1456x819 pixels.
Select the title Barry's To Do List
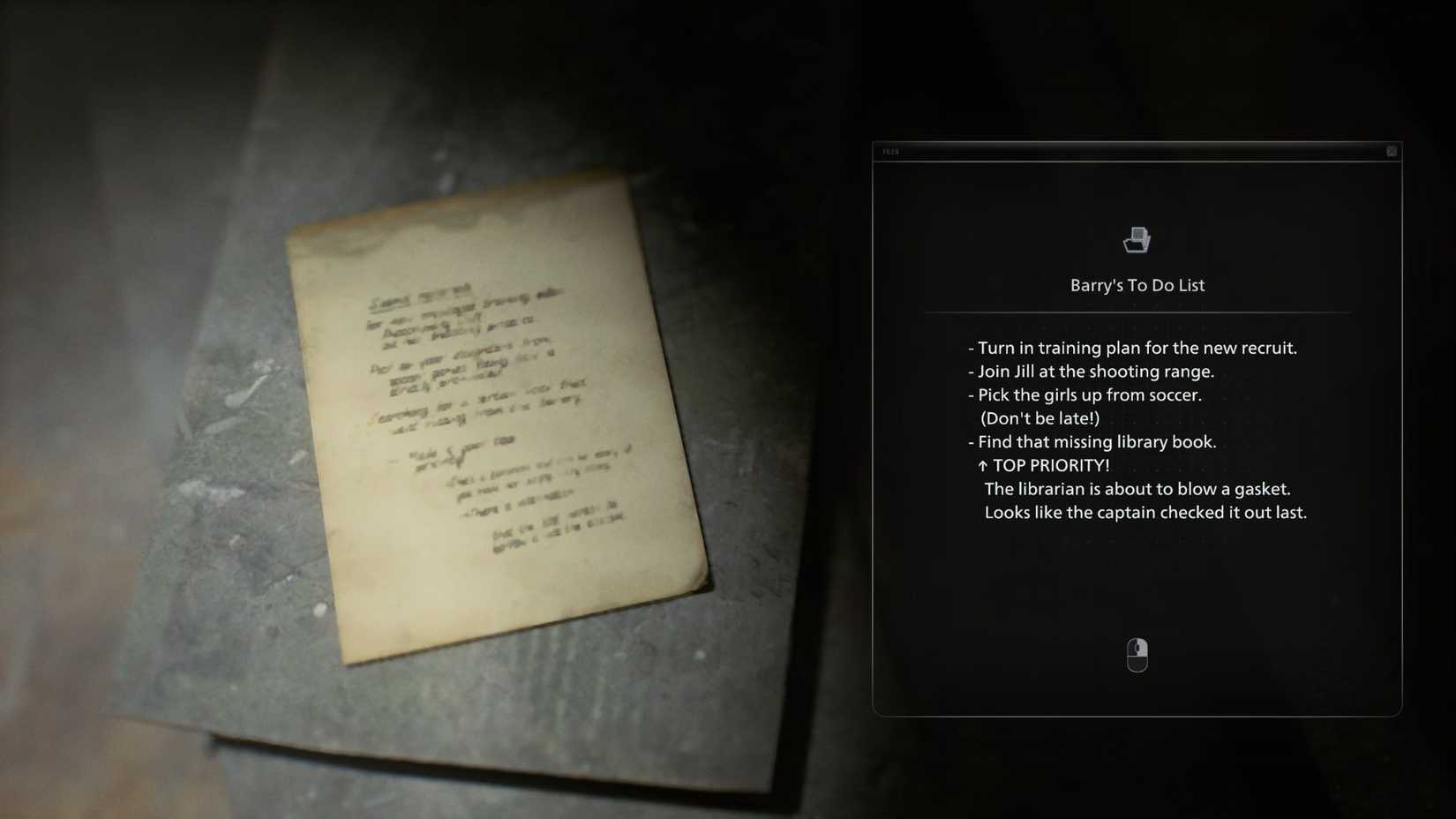pos(1137,285)
